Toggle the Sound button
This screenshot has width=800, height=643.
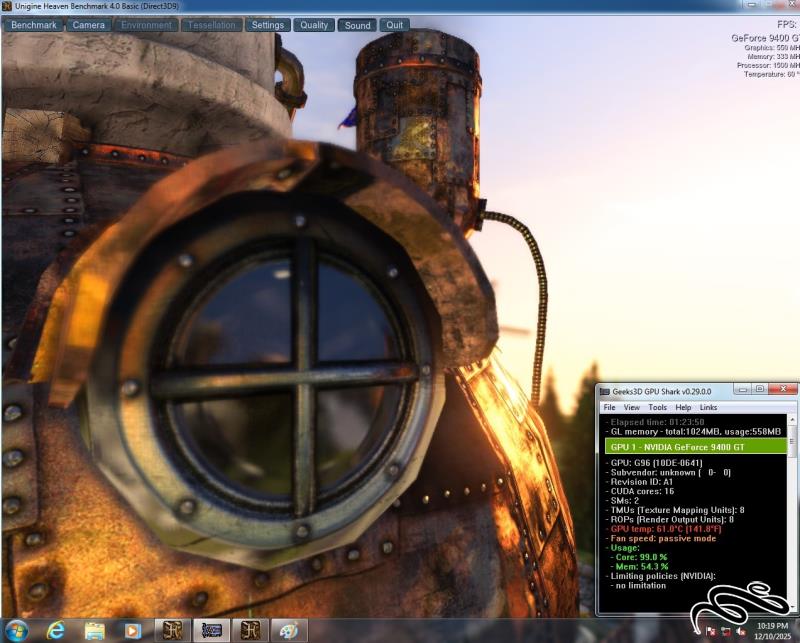point(357,25)
